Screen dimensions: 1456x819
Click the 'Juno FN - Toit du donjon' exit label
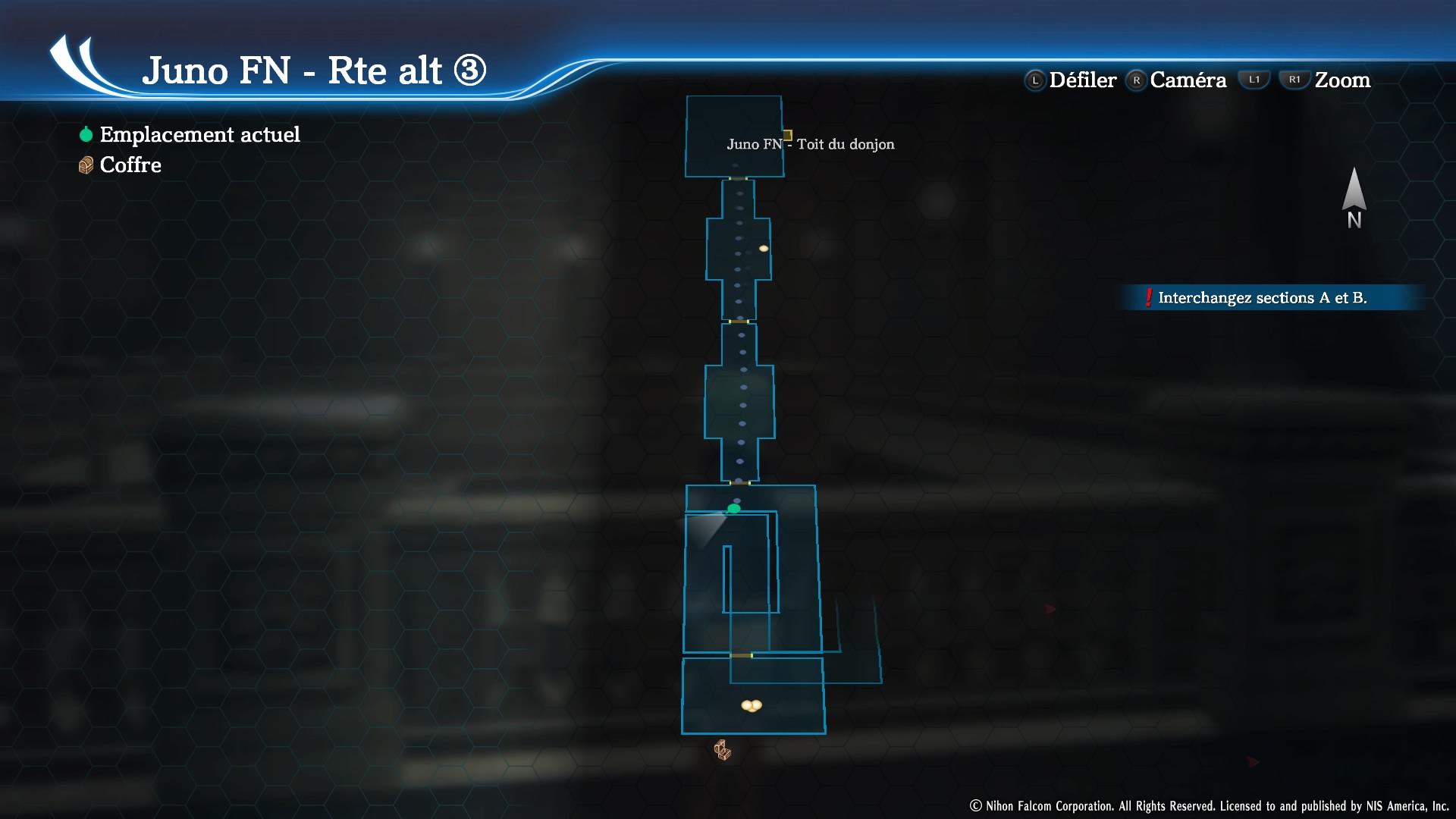pos(810,144)
